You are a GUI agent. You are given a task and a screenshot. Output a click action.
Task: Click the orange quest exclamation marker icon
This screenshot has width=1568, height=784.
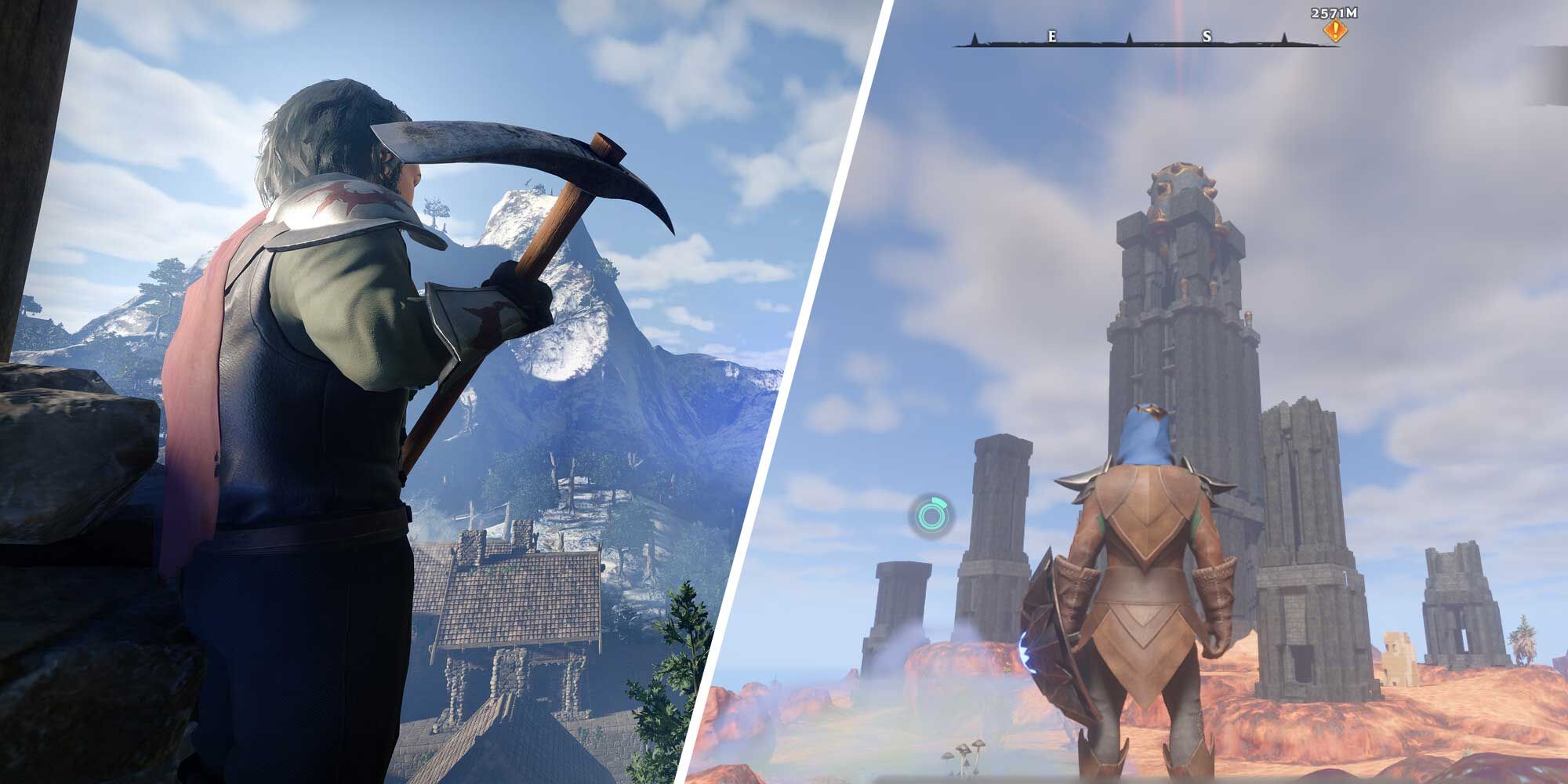tap(1334, 30)
